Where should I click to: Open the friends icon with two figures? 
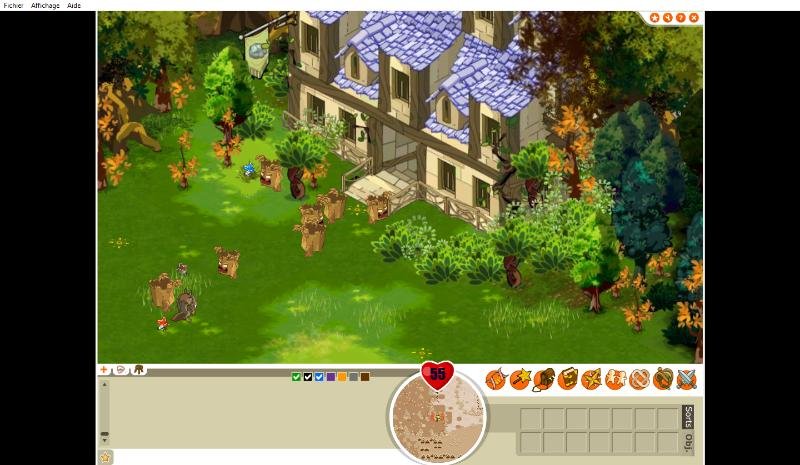point(615,379)
